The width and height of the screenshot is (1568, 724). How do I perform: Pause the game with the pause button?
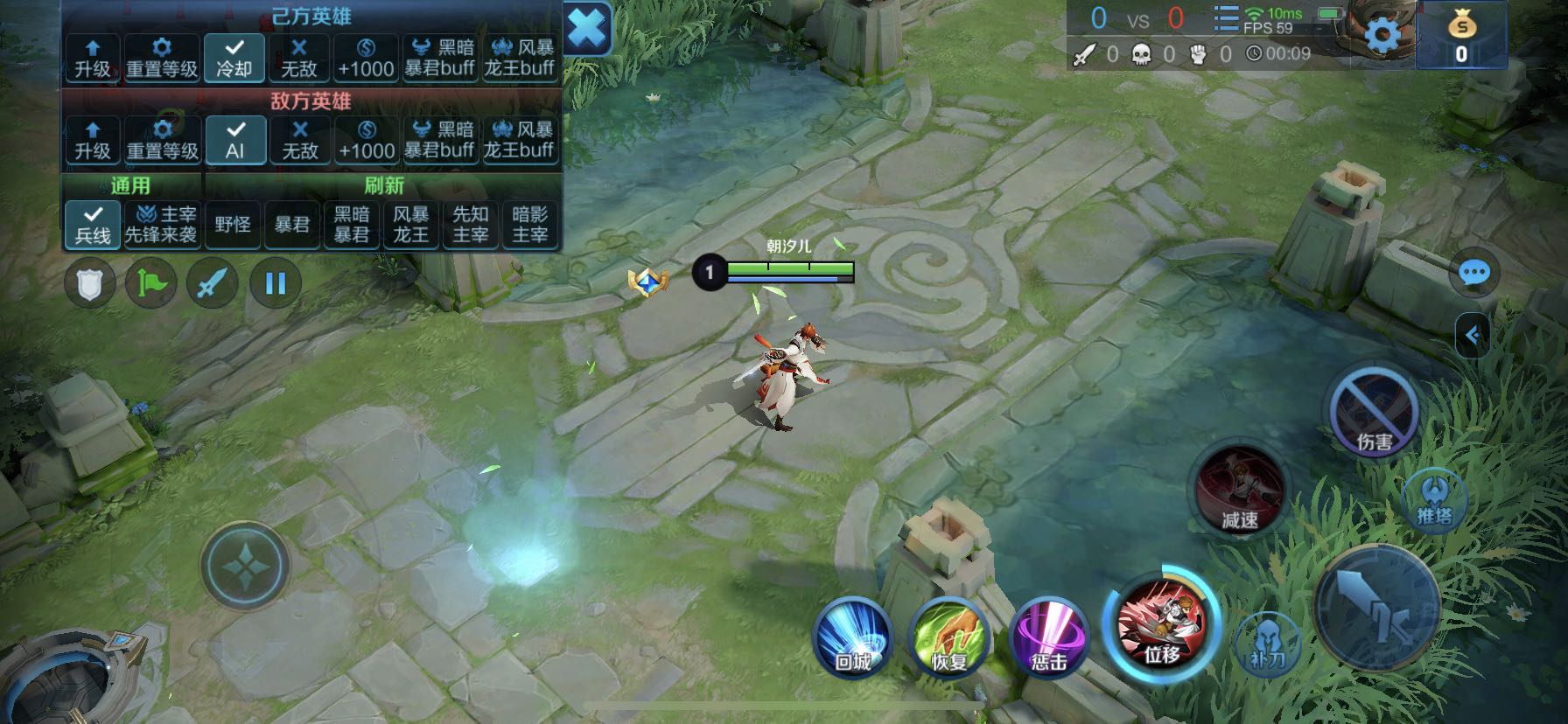(275, 283)
